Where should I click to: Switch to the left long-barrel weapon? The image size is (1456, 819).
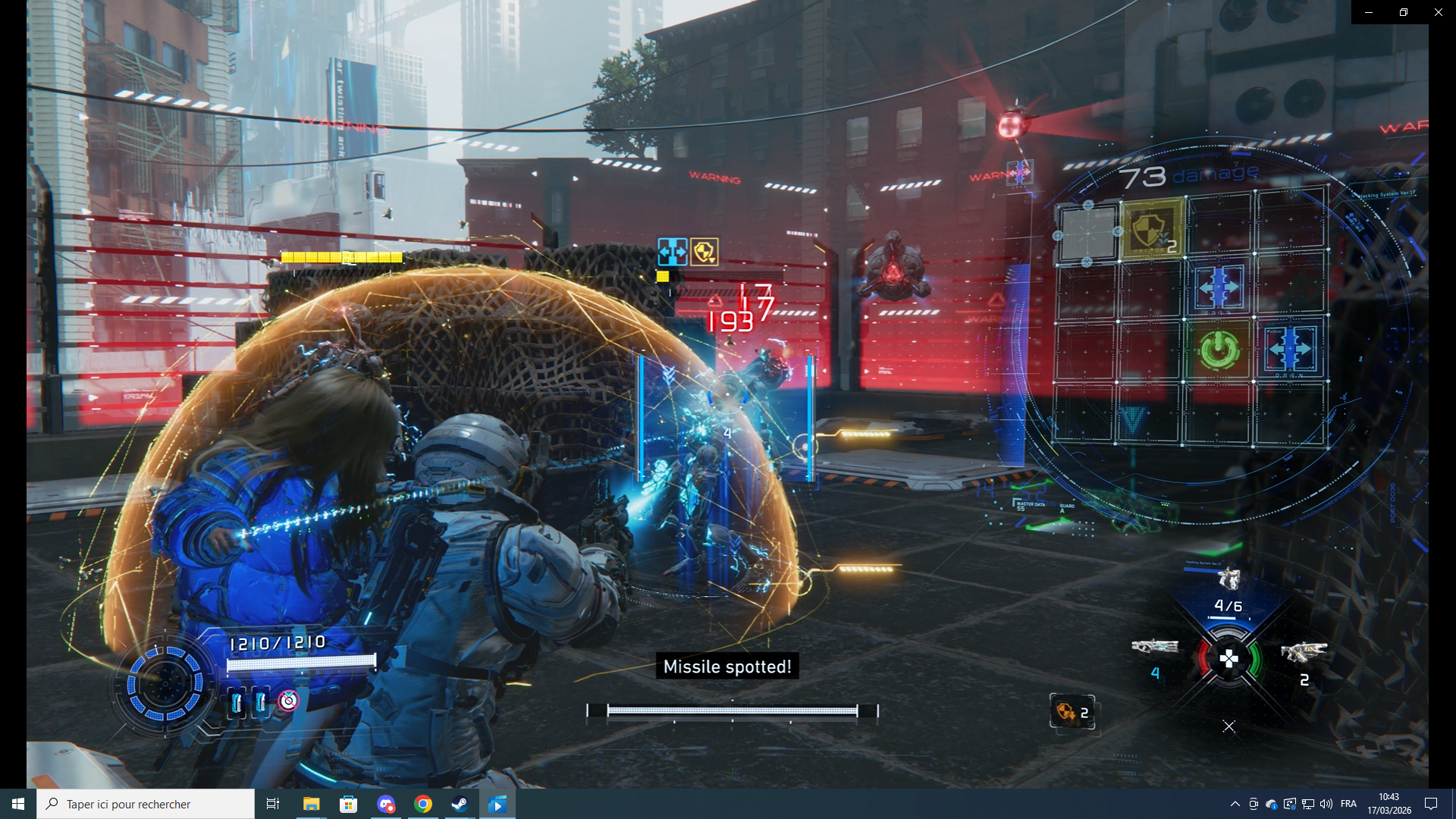tap(1154, 647)
